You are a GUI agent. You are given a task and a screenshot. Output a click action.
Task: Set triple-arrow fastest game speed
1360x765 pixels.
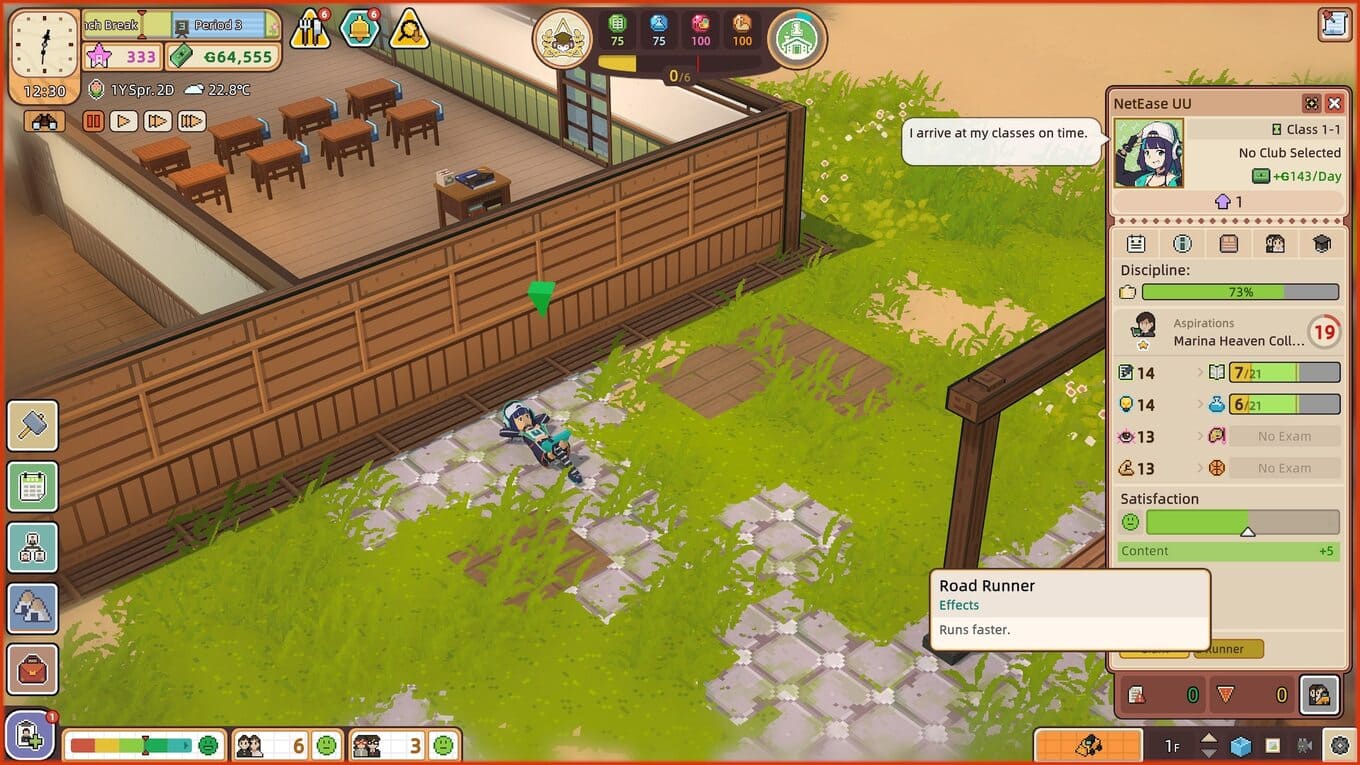pos(191,121)
